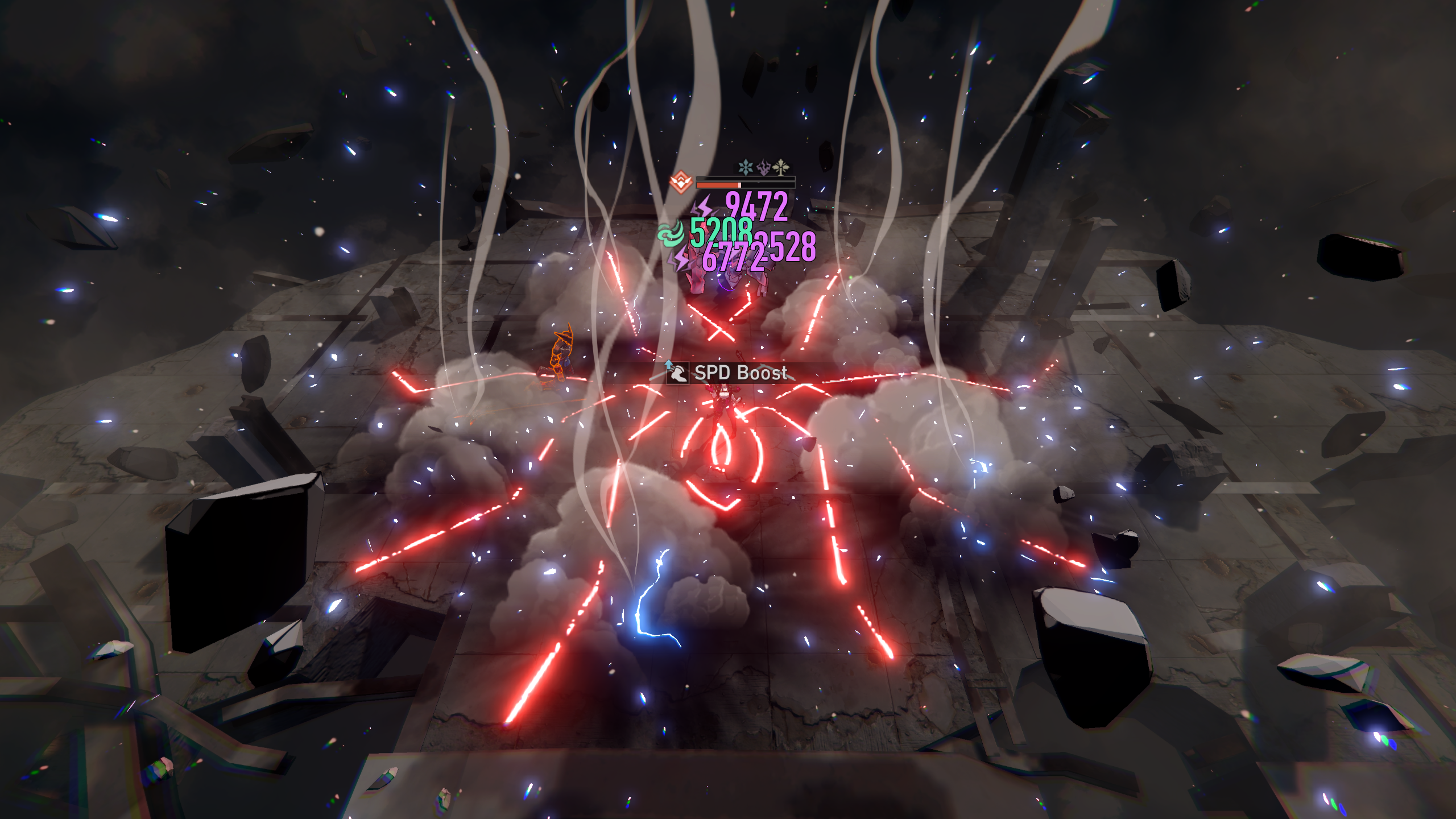Select the yellow Imaginary weakness icon
The image size is (1456, 819).
(x=781, y=167)
